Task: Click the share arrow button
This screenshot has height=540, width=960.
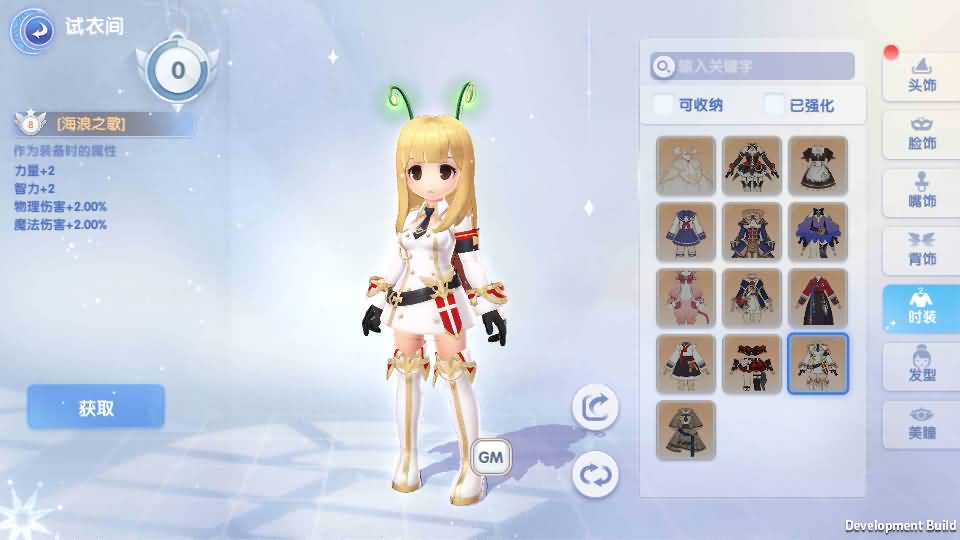Action: point(595,407)
